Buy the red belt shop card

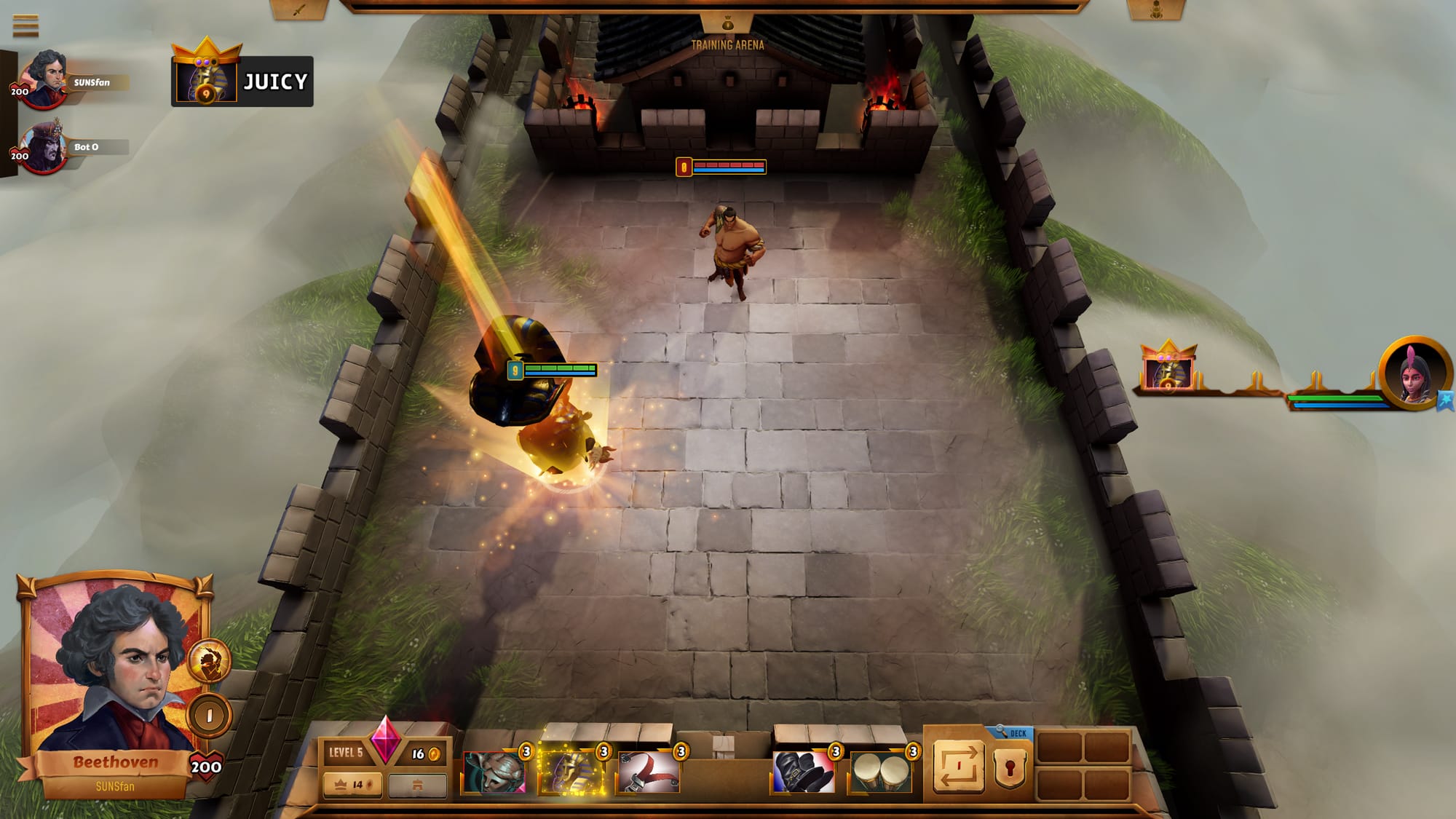point(649,772)
